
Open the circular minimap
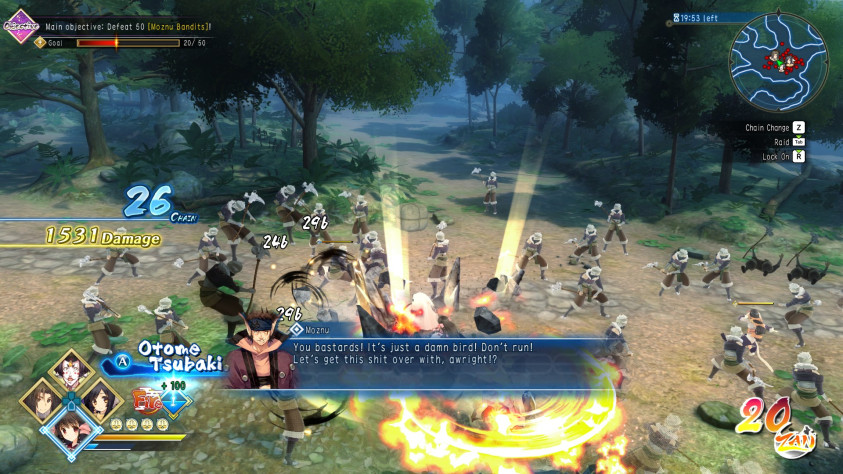pos(777,64)
